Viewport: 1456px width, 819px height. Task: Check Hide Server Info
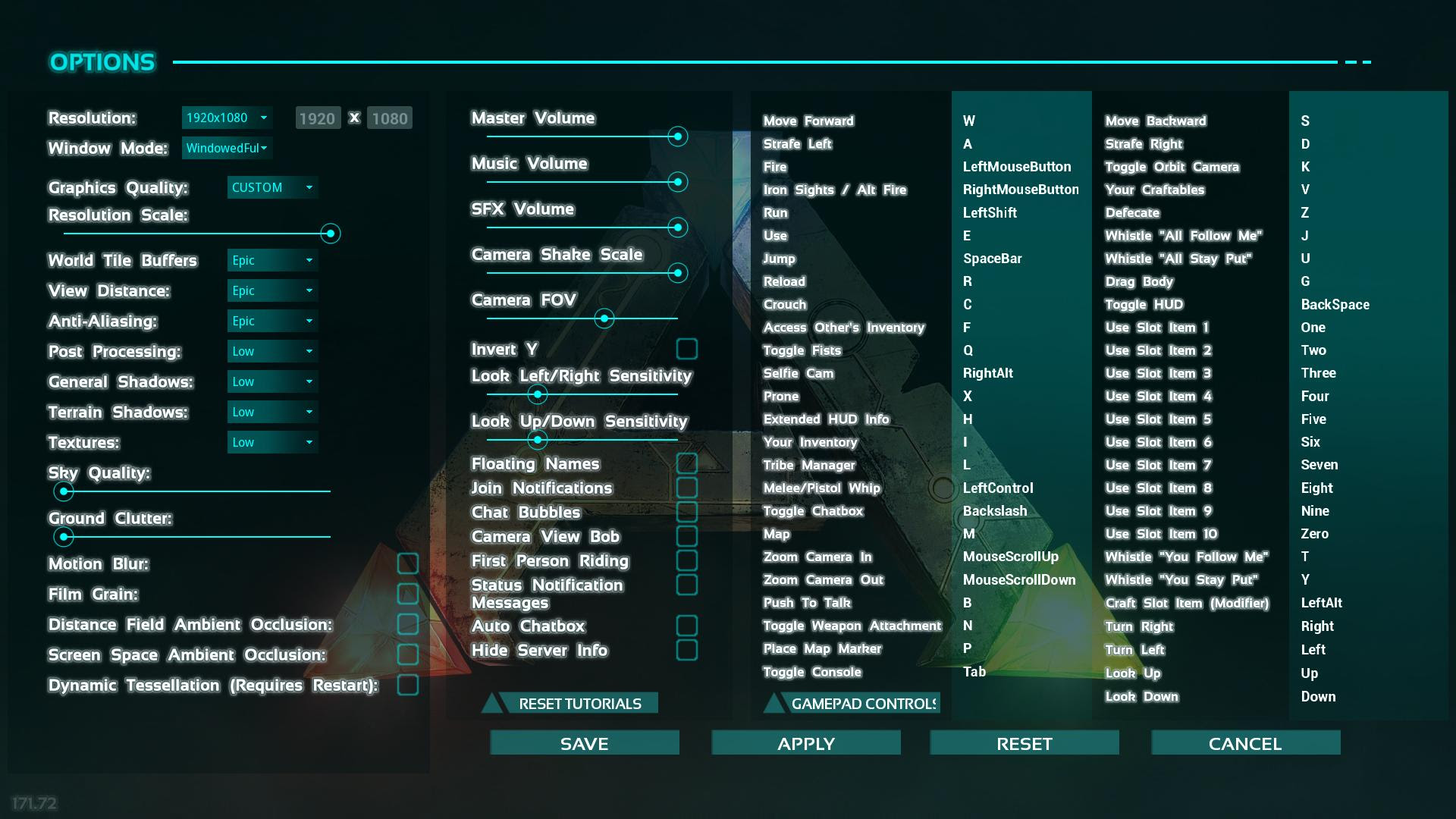tap(687, 650)
